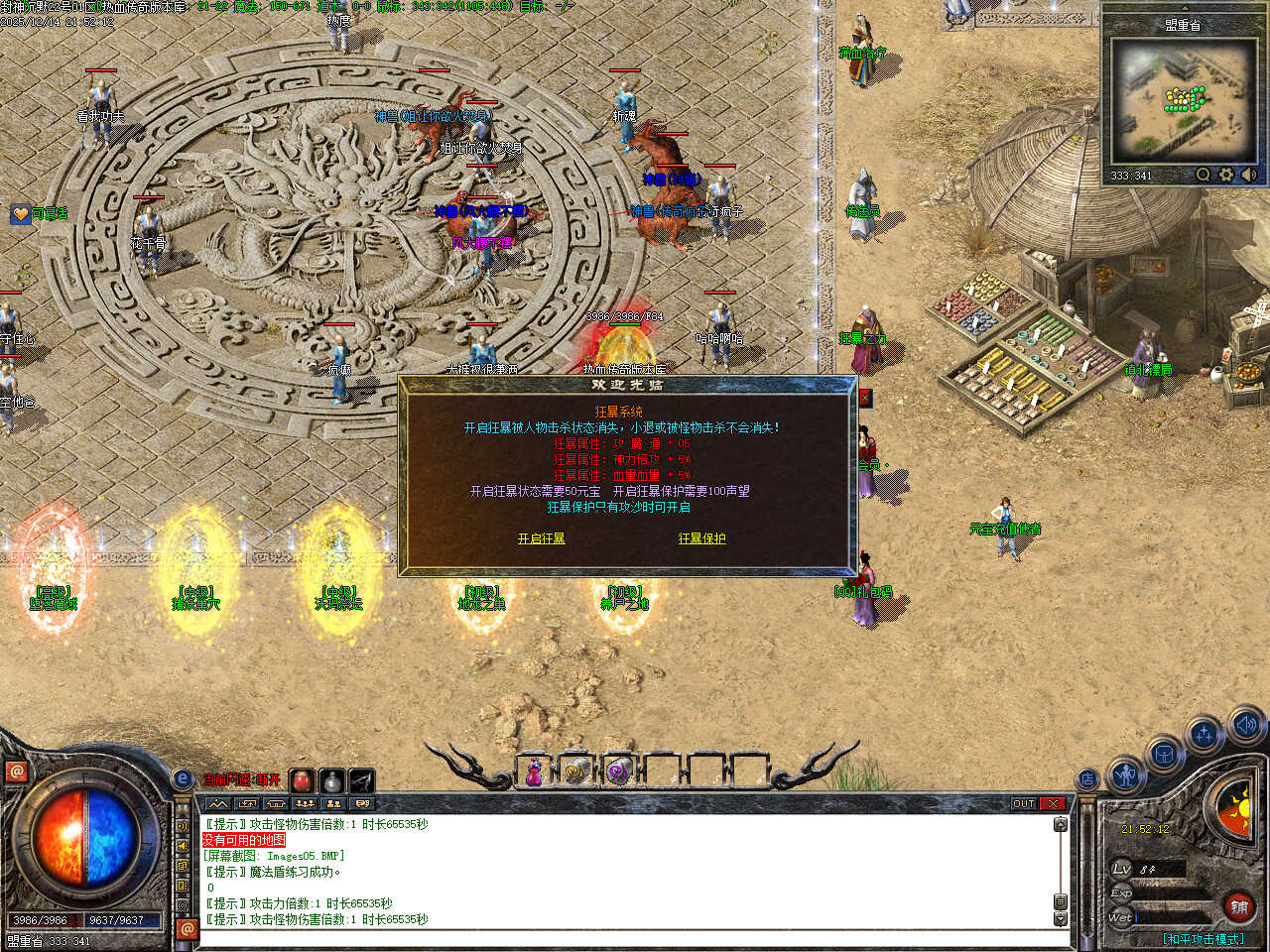Select the red egg item icon
1270x952 pixels.
[303, 781]
